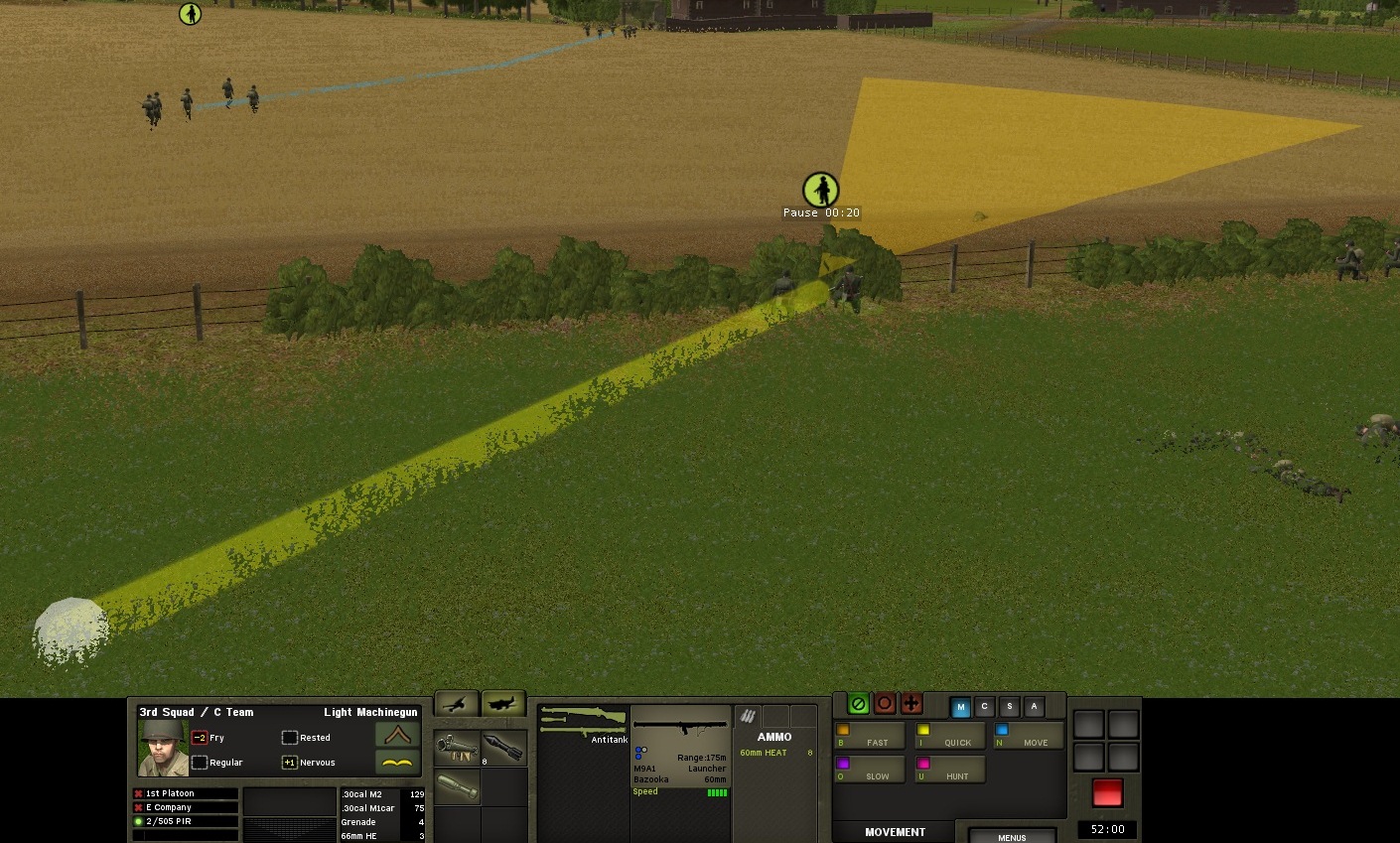Select the A command tab
This screenshot has height=843, width=1400.
point(1034,707)
